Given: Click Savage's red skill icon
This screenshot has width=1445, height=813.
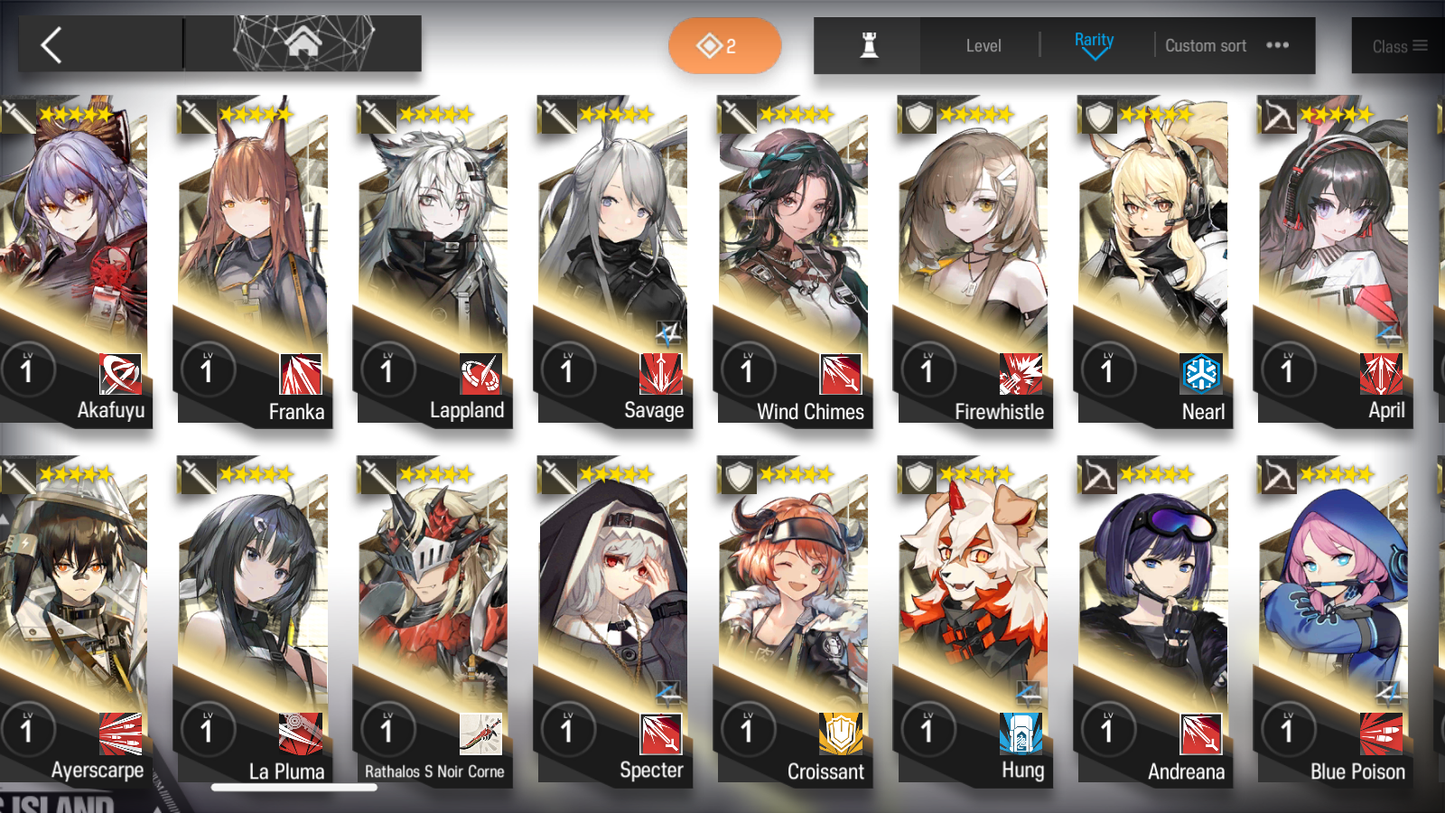Looking at the screenshot, I should tap(660, 372).
